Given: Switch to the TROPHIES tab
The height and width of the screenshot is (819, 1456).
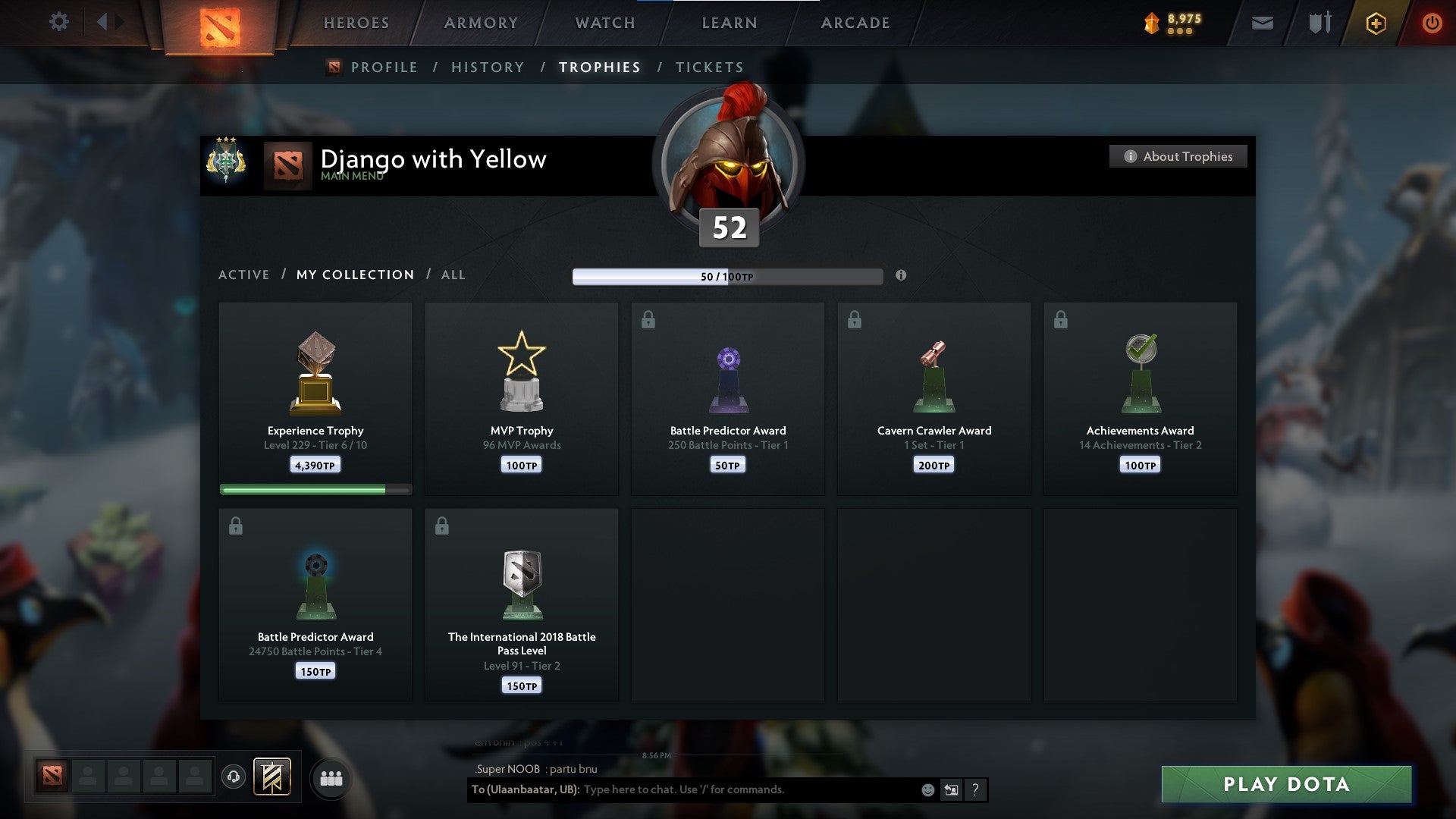Looking at the screenshot, I should 600,67.
